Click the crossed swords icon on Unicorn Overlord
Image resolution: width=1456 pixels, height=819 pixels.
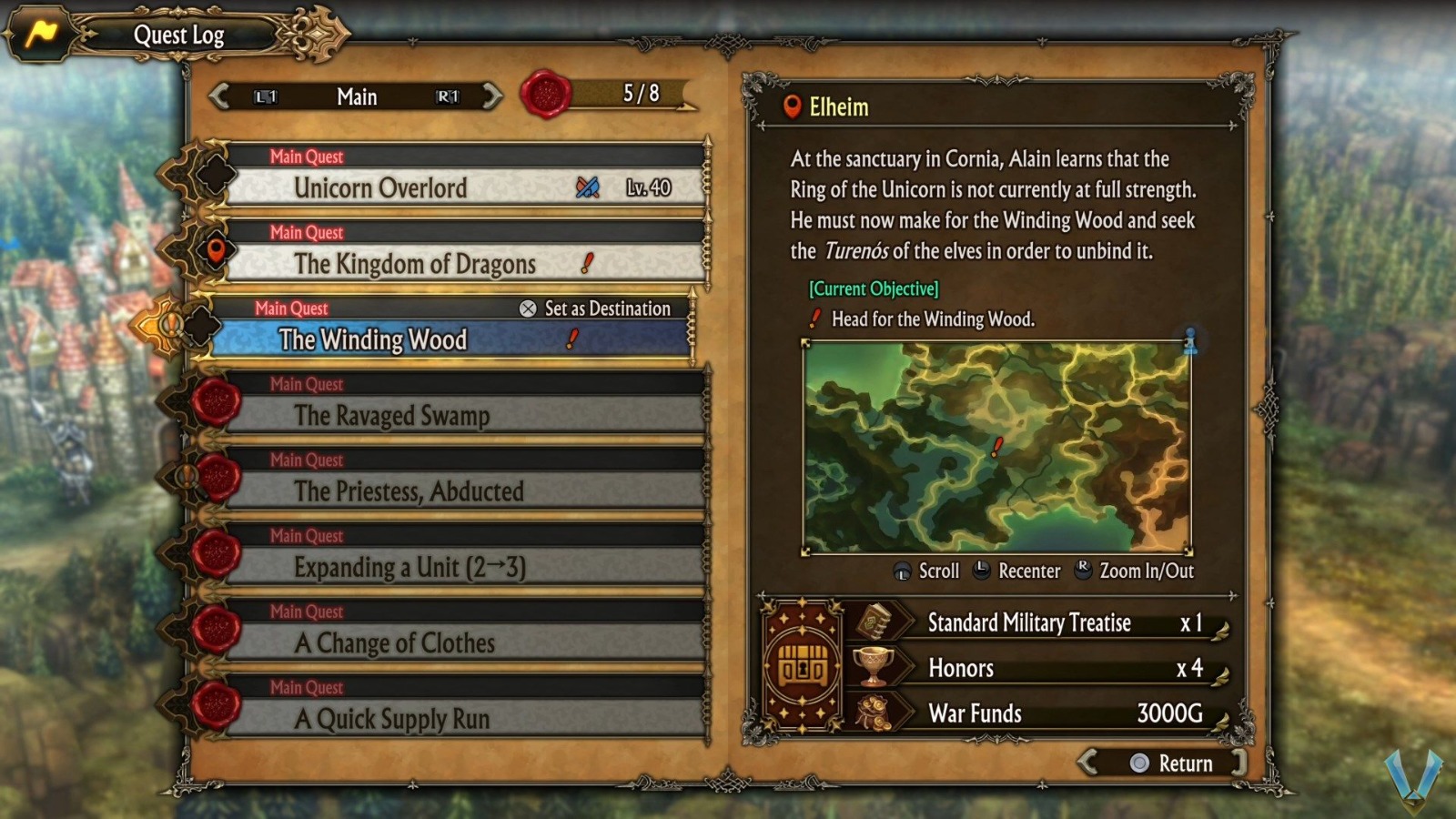pos(590,187)
